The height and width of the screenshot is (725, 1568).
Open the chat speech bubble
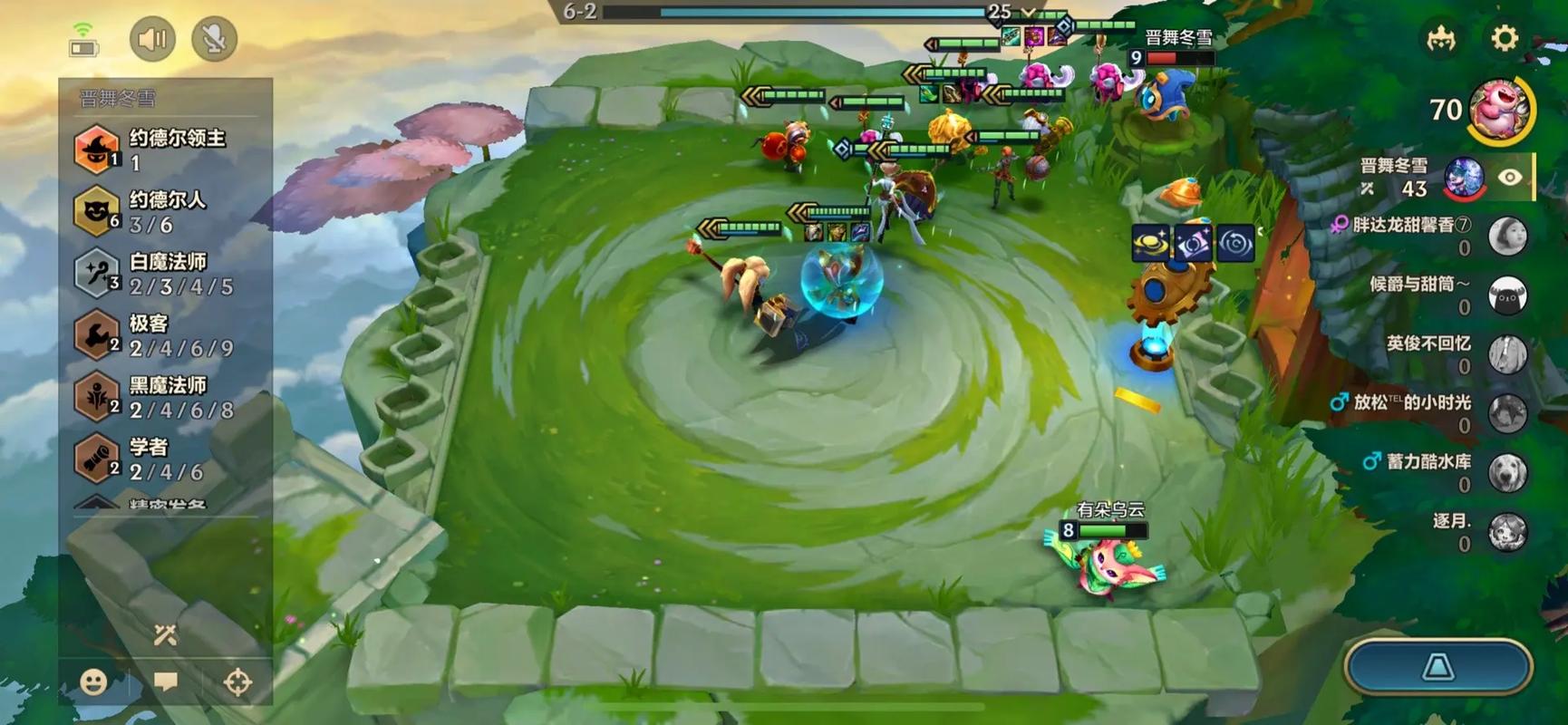point(166,681)
